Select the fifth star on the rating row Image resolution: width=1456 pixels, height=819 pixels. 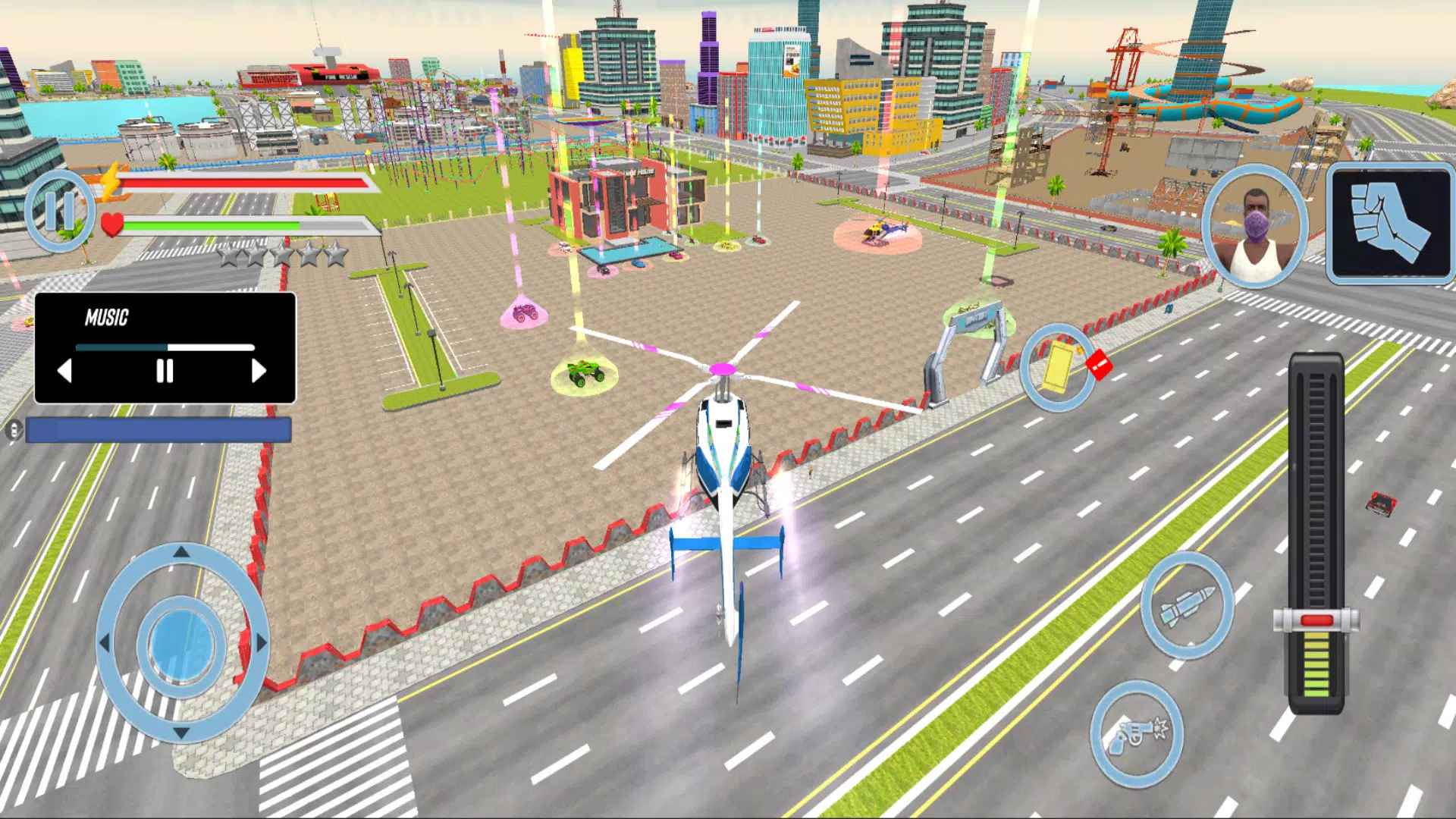(x=337, y=256)
